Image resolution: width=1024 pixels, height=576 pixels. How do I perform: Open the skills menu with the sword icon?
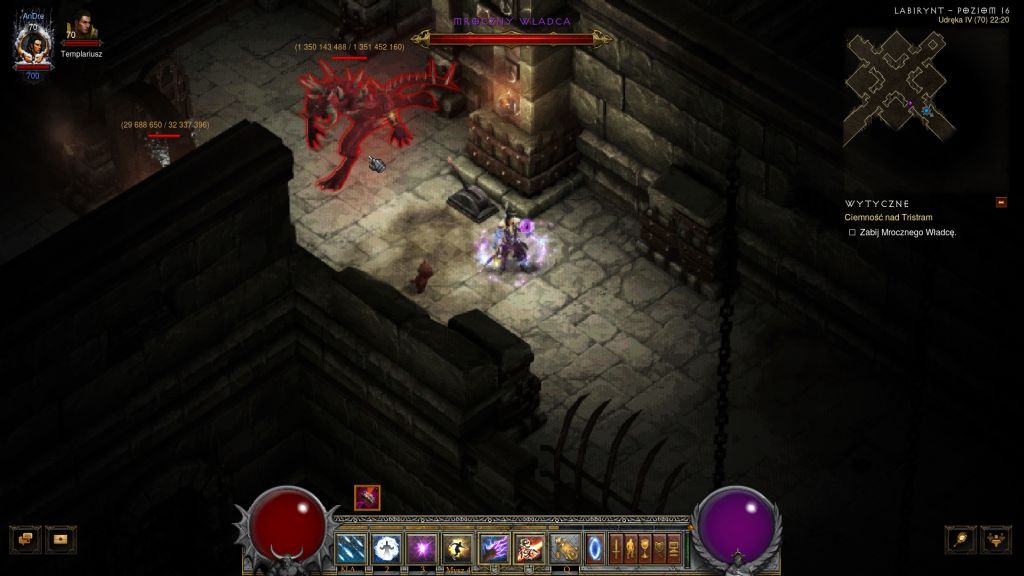click(617, 547)
